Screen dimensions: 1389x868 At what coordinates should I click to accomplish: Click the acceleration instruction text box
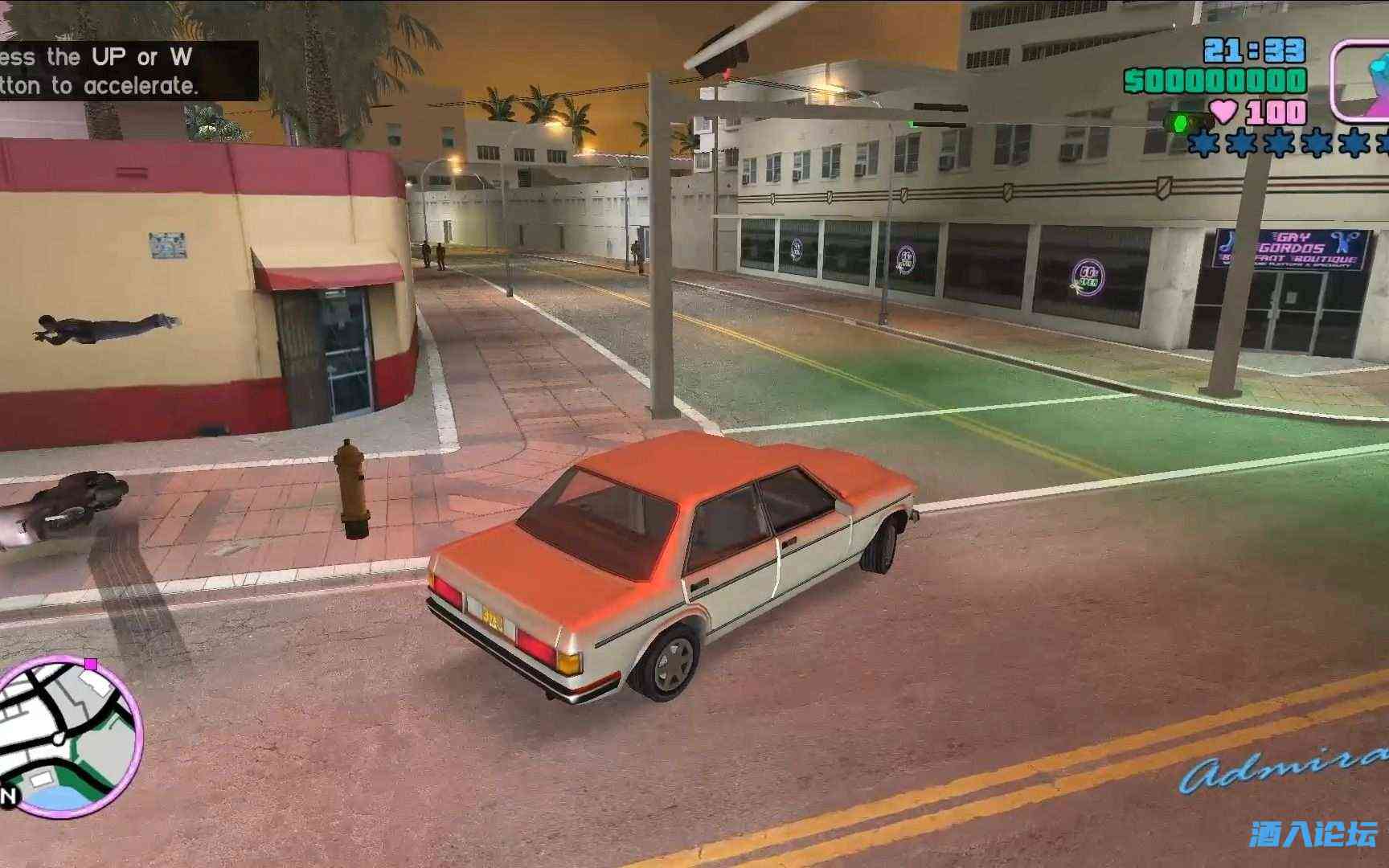129,71
